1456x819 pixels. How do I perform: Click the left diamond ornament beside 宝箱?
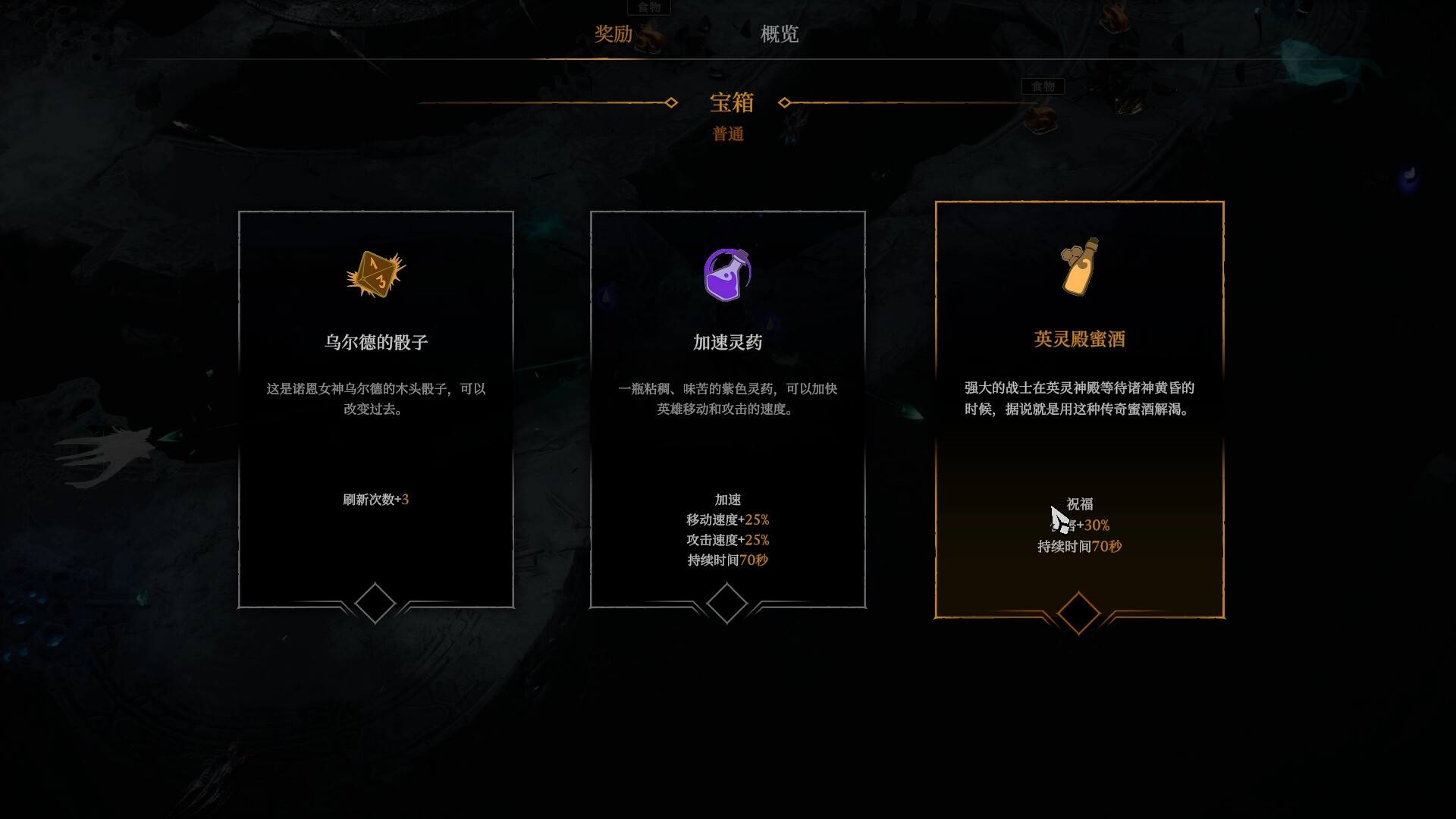(x=670, y=103)
